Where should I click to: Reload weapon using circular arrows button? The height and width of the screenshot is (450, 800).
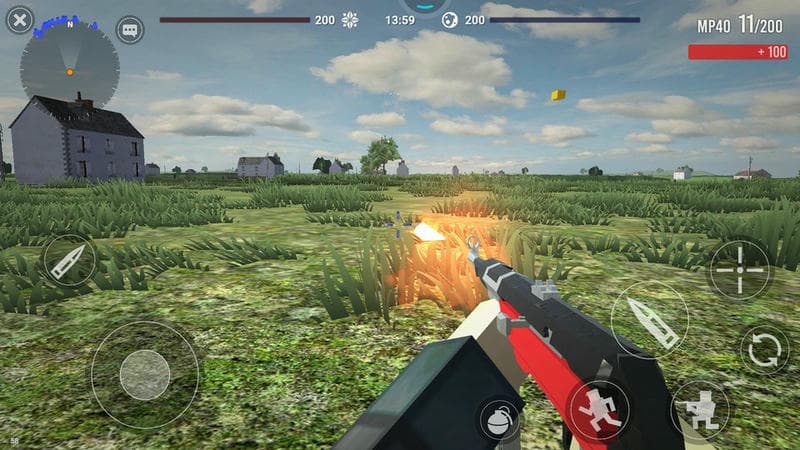pos(765,349)
